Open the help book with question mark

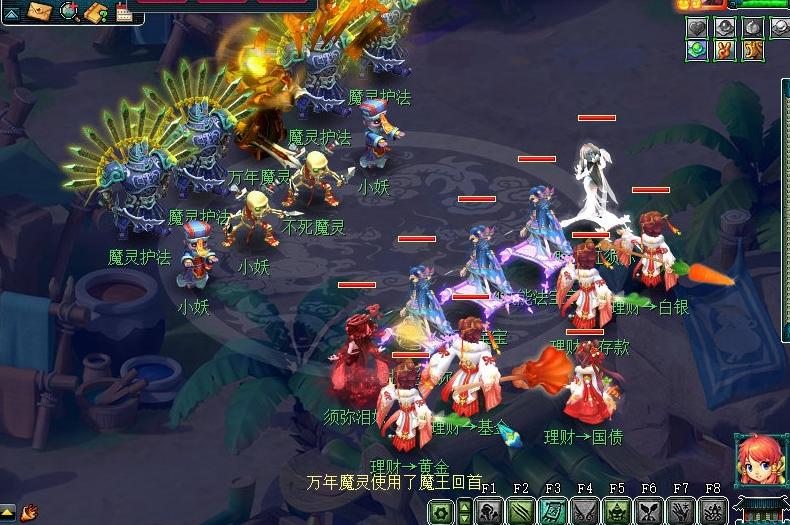(x=96, y=12)
